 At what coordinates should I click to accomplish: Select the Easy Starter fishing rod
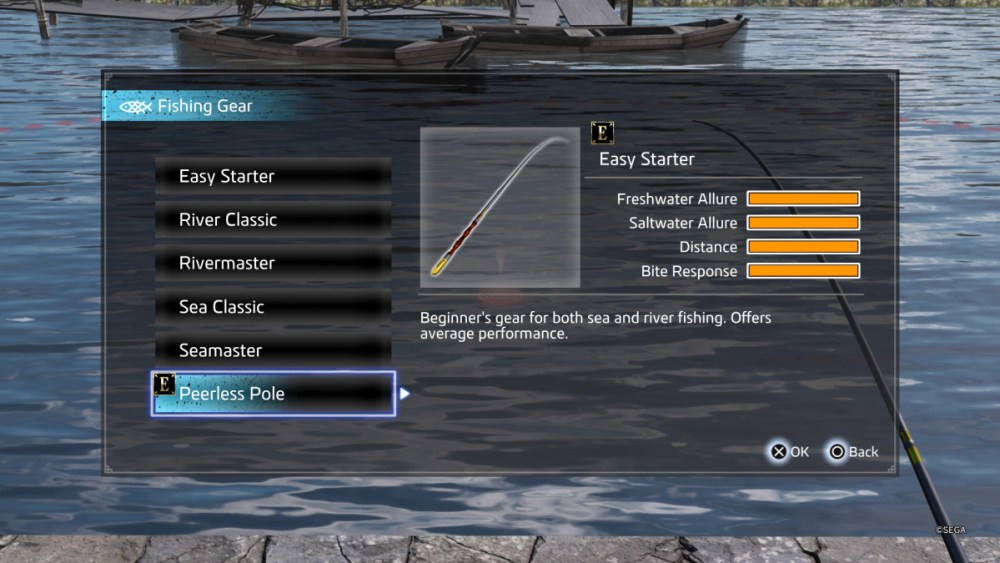click(x=273, y=176)
